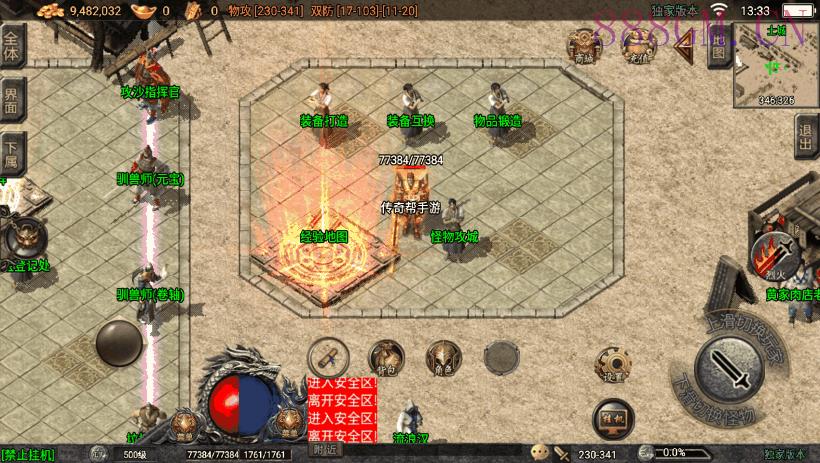Click the empty round skill slot
Image resolution: width=820 pixels, height=463 pixels.
500,356
